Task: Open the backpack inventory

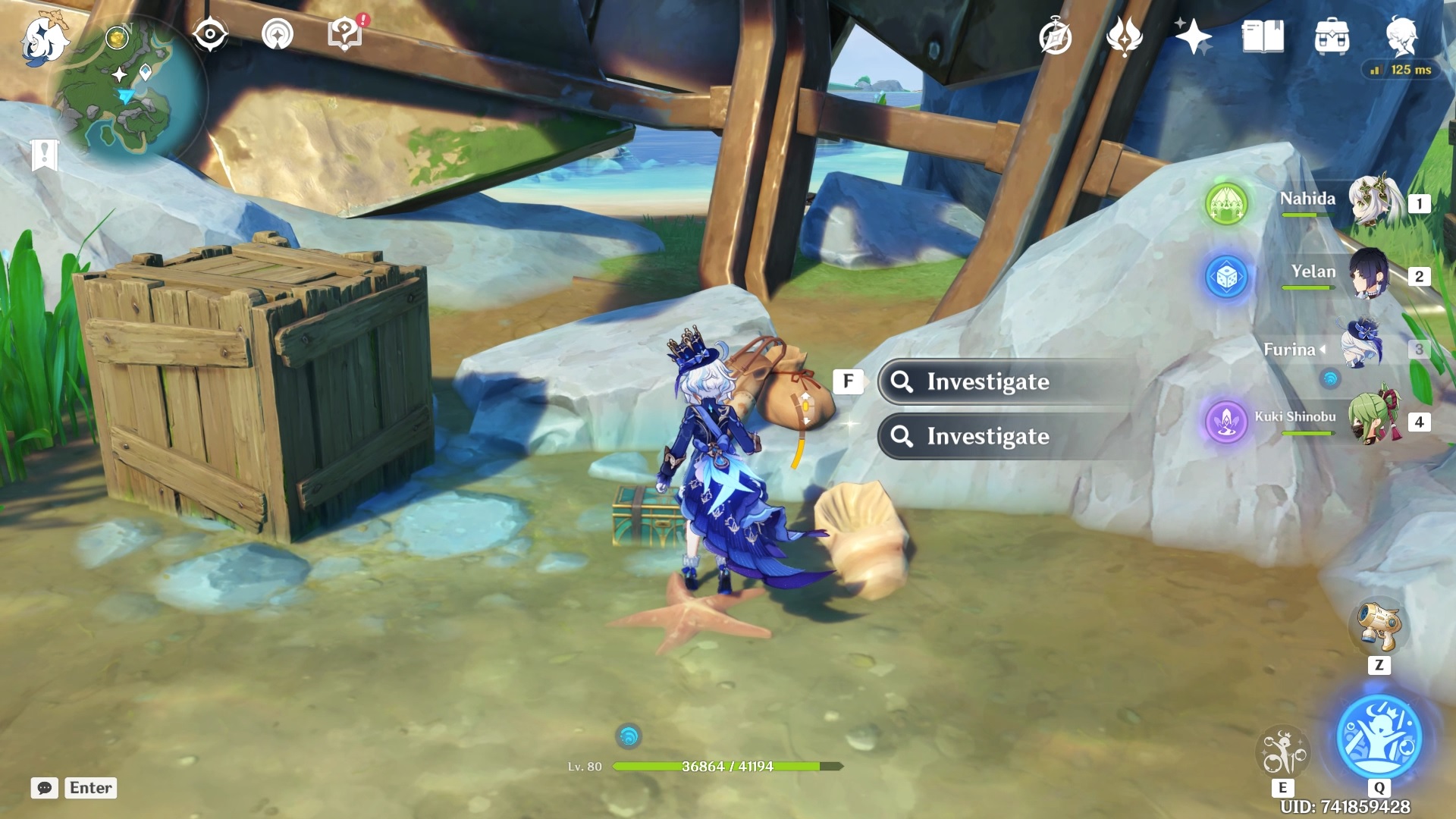Action: (x=1332, y=36)
